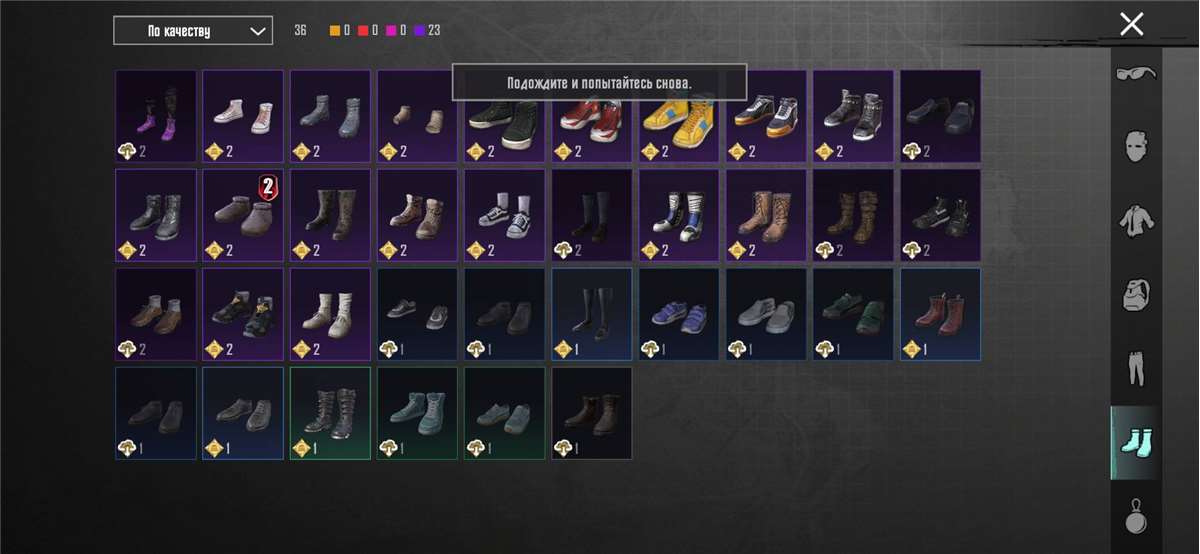Switch to the glasses category tab
The width and height of the screenshot is (1200, 554).
pos(1136,75)
